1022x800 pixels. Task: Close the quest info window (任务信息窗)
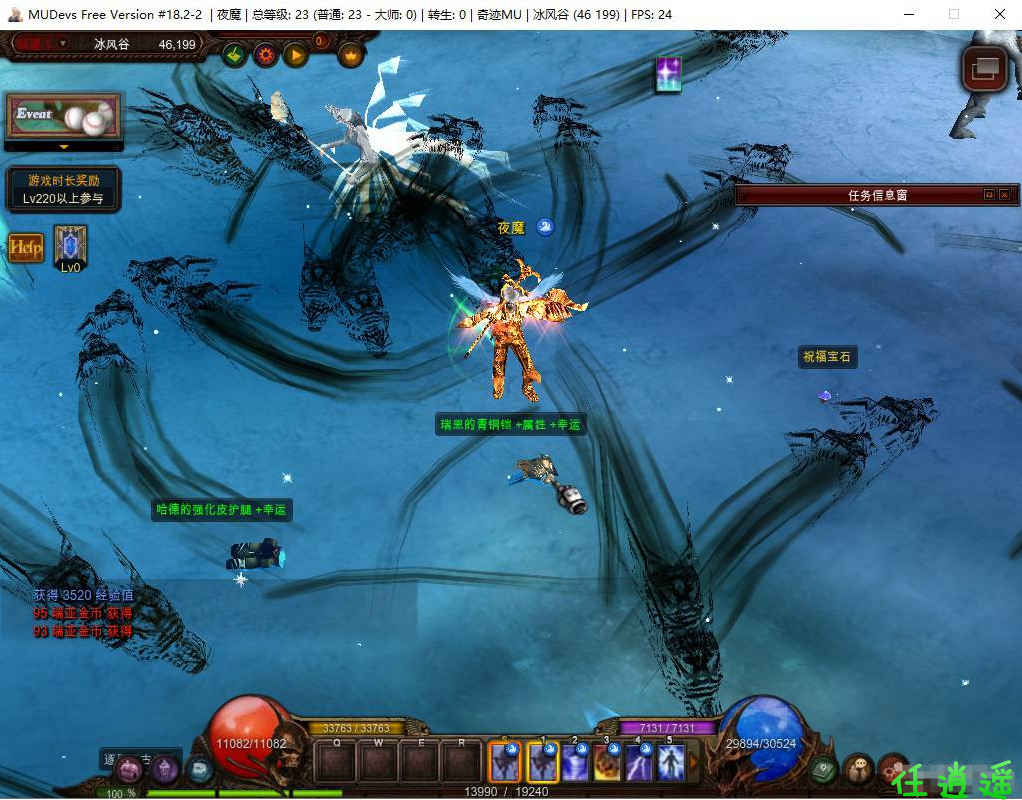[1004, 195]
